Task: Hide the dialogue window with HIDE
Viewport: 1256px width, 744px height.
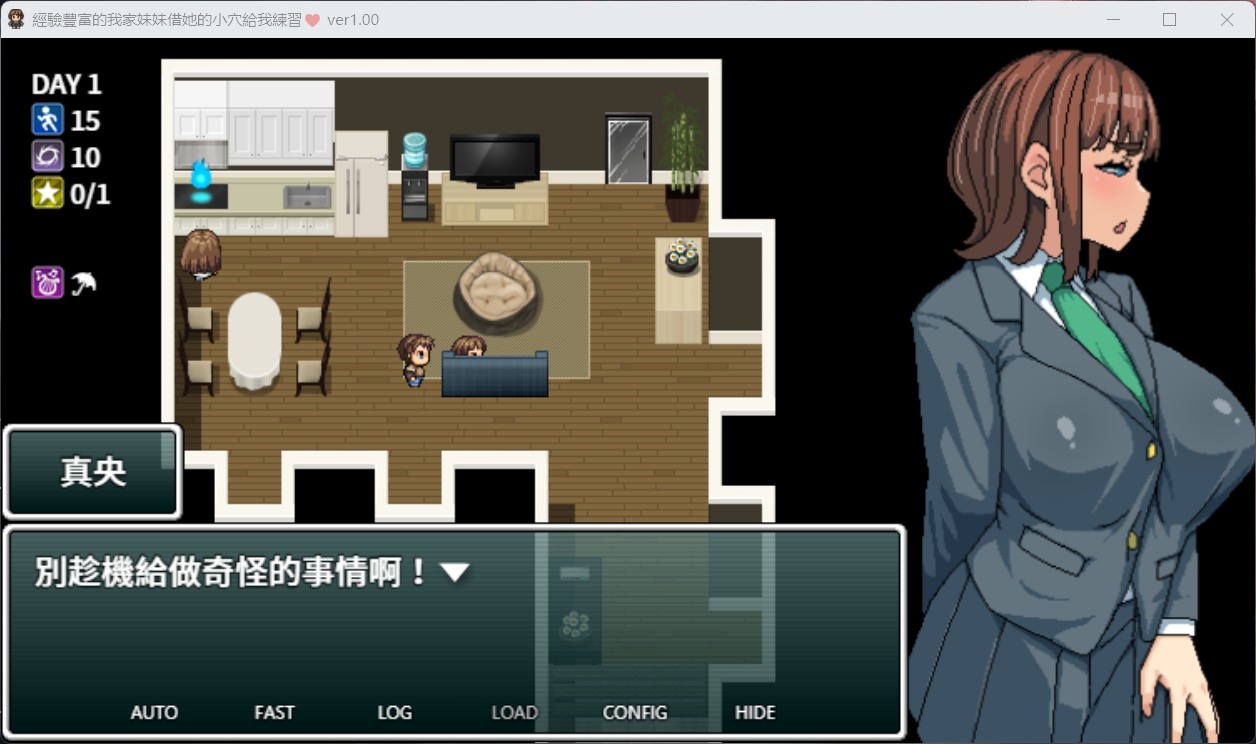Action: 755,713
